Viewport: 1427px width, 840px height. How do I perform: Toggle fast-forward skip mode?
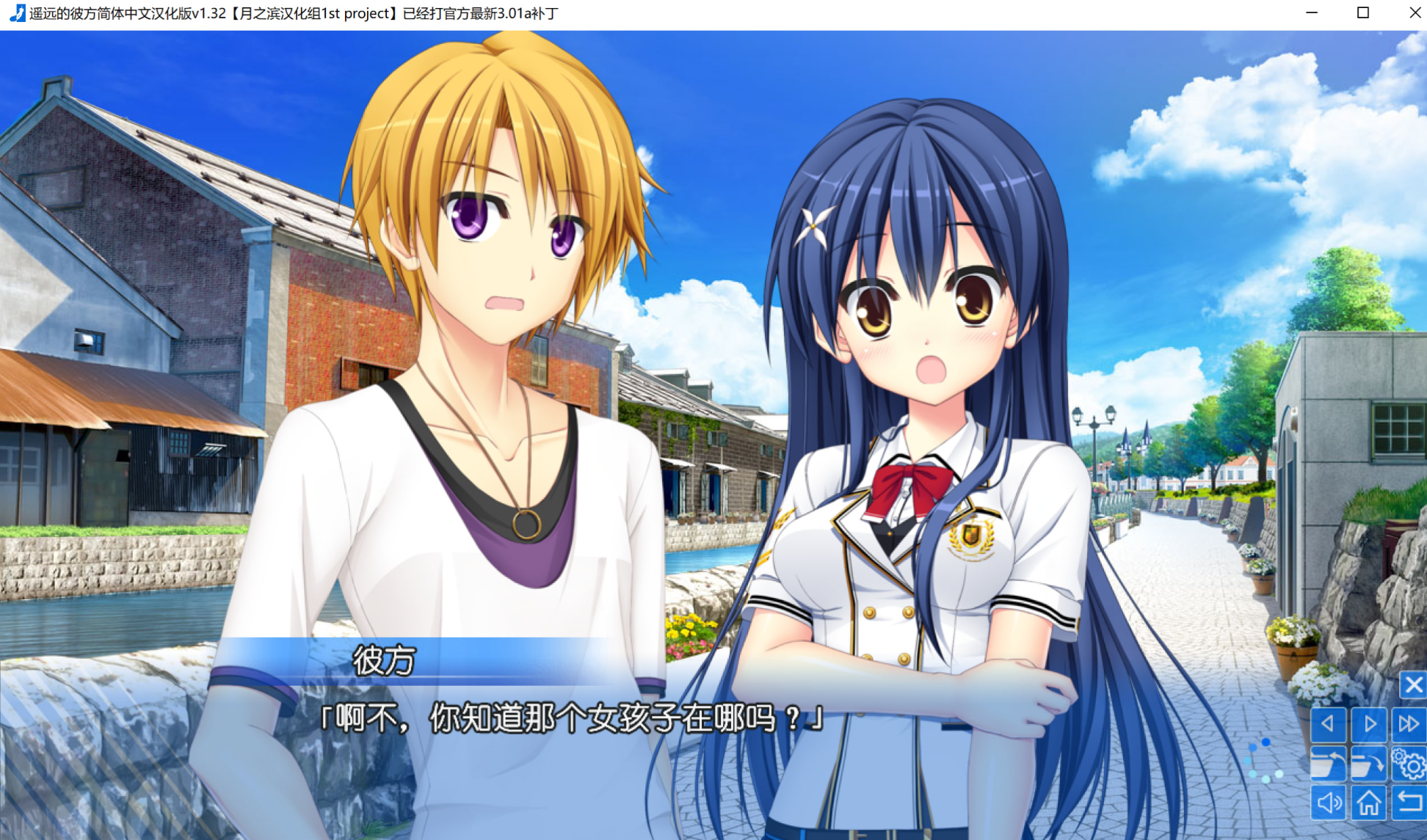click(x=1409, y=723)
